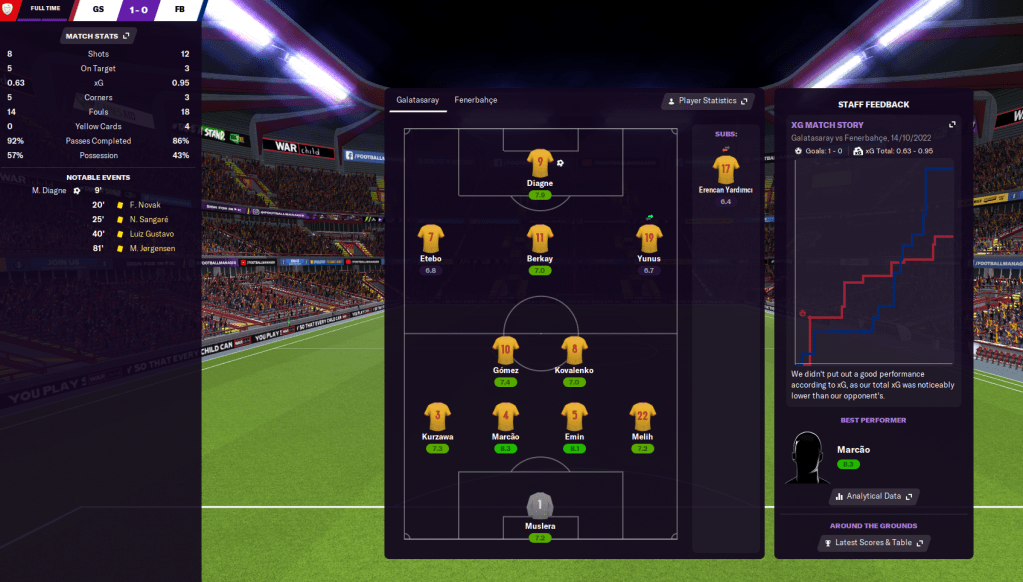Select striker Diagne's shirt

pyautogui.click(x=540, y=163)
